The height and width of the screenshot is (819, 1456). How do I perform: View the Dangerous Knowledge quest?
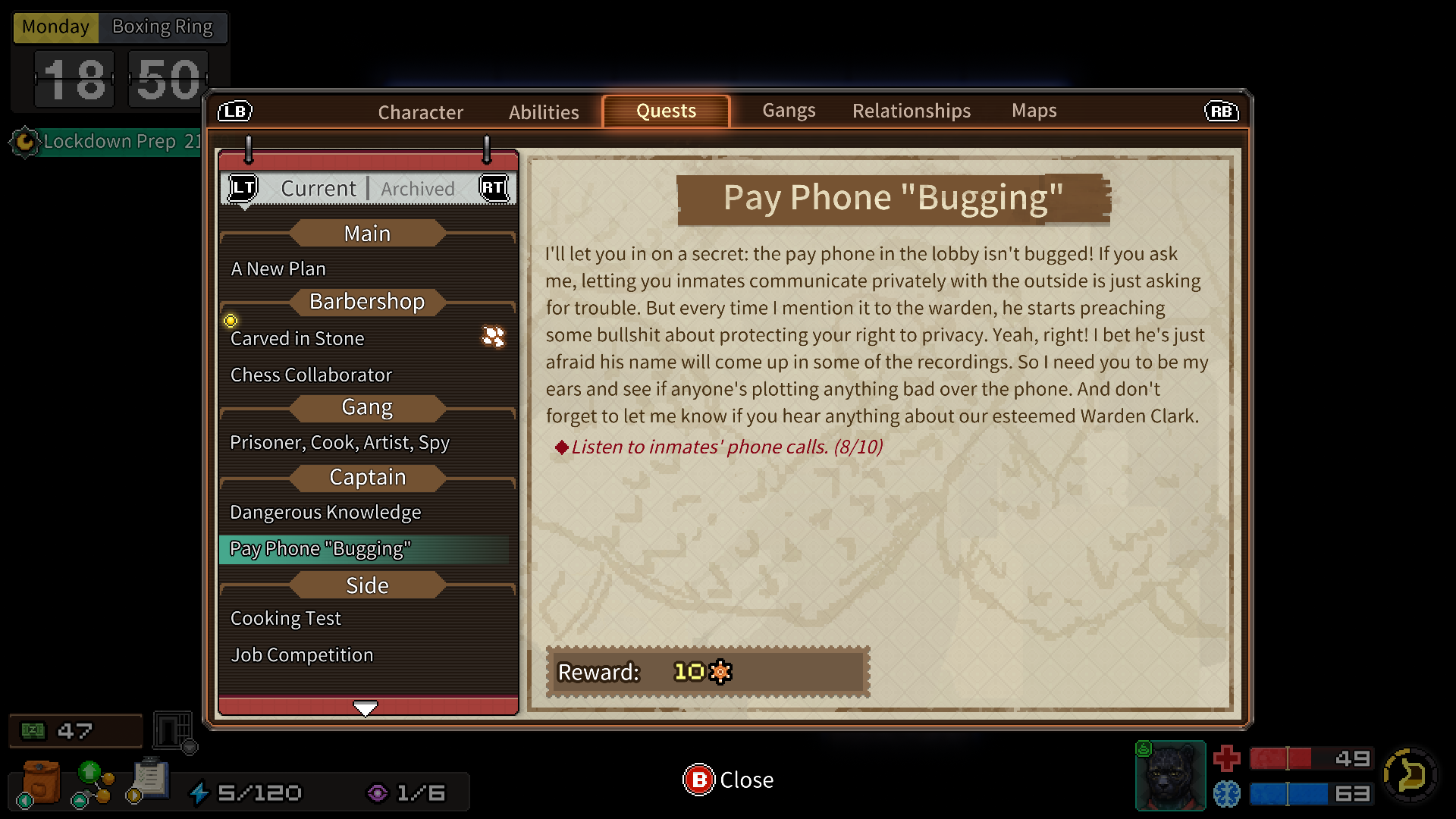pyautogui.click(x=325, y=513)
